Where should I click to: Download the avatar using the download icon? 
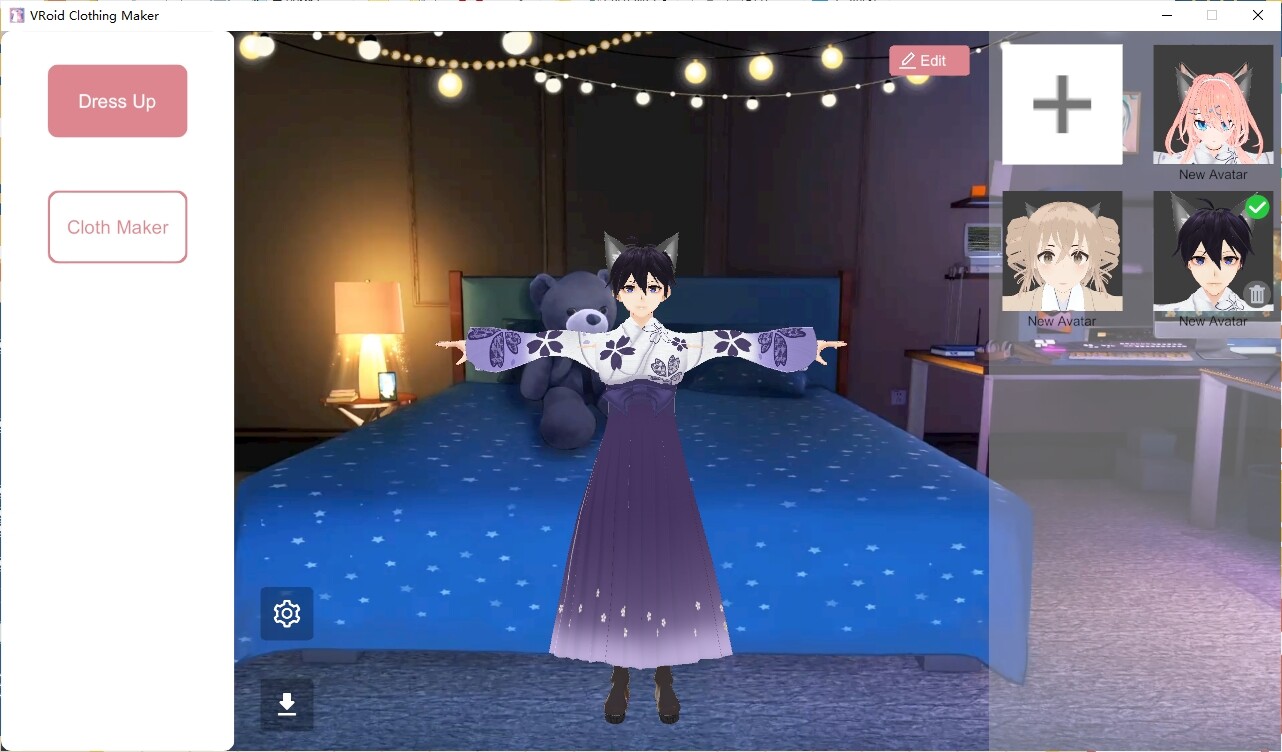click(x=287, y=705)
